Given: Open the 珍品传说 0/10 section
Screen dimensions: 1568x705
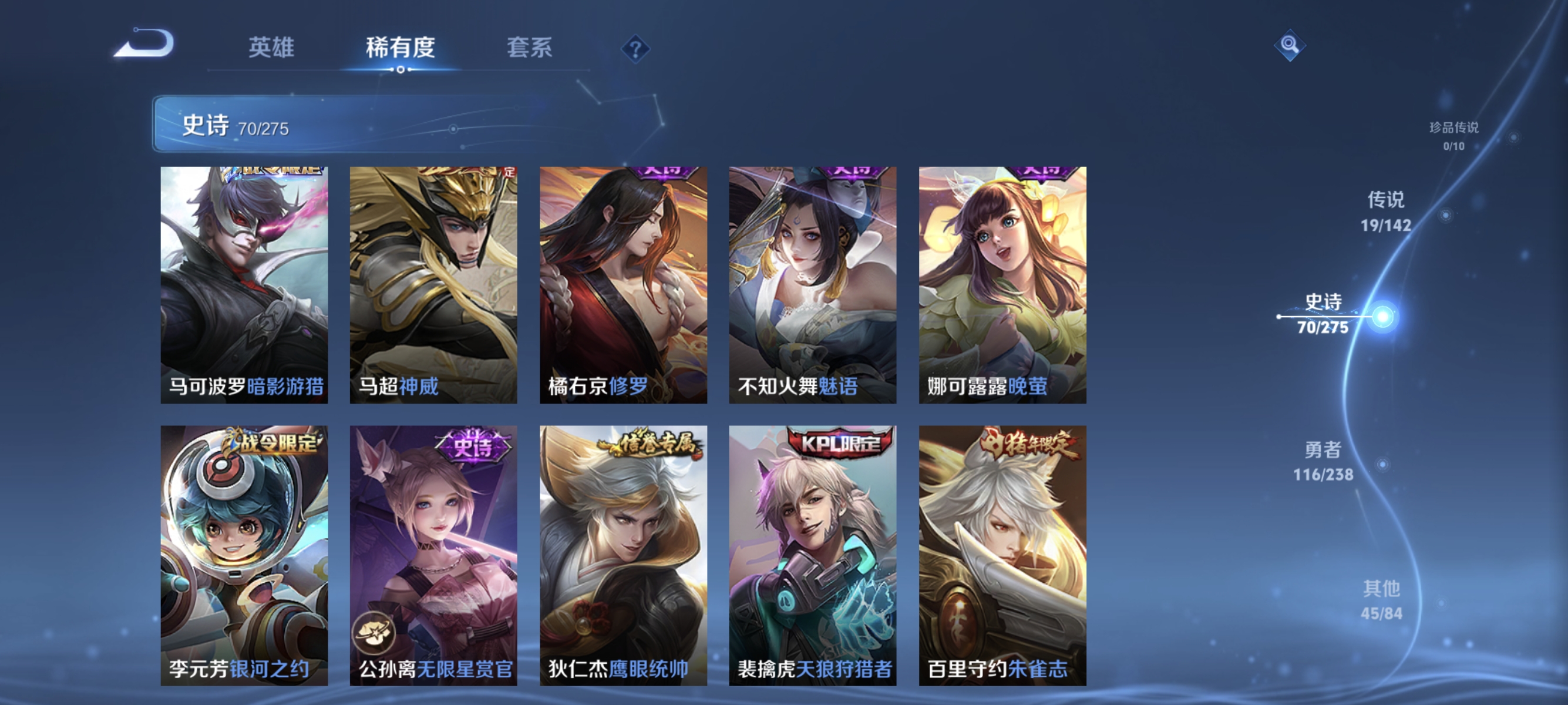Looking at the screenshot, I should point(1453,135).
